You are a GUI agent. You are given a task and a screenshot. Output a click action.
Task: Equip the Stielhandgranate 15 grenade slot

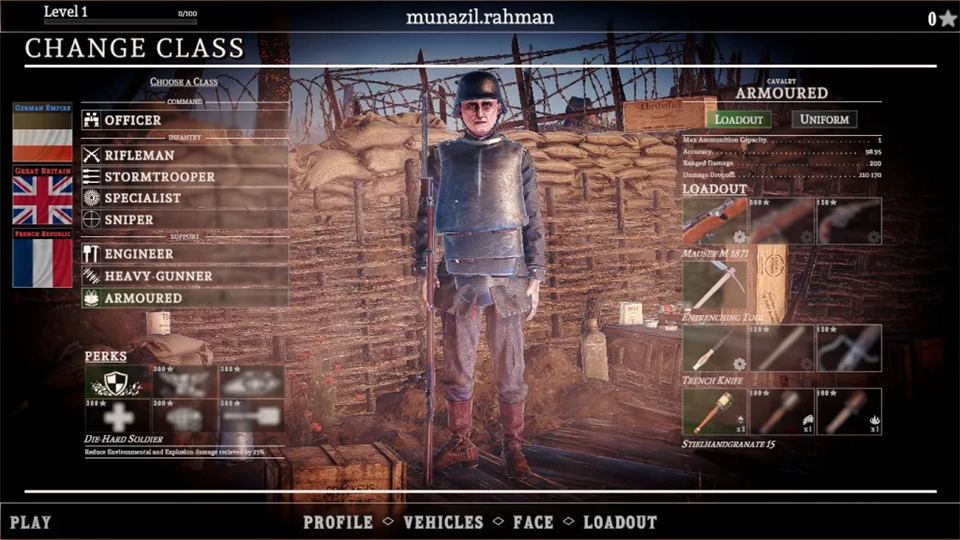click(x=714, y=411)
